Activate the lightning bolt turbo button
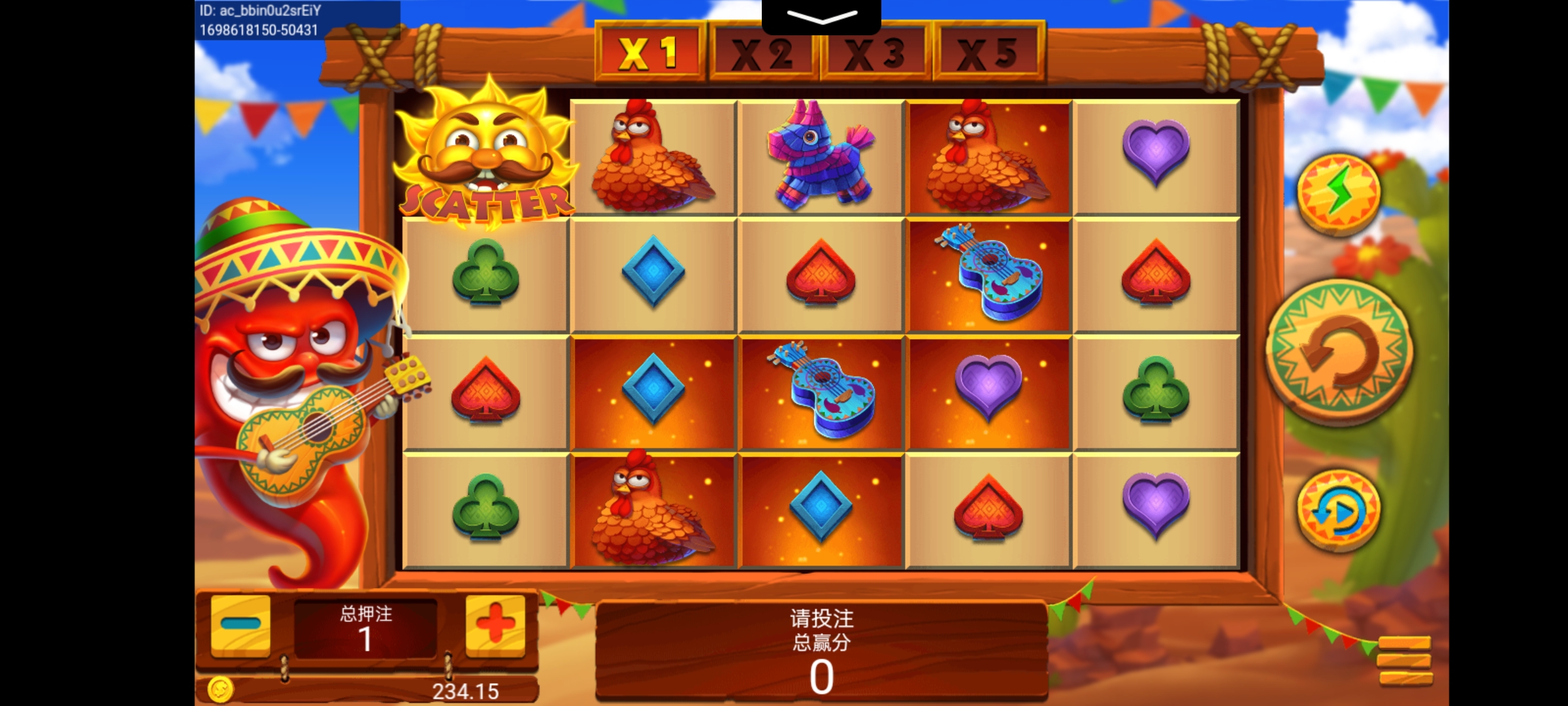The width and height of the screenshot is (1568, 706). pyautogui.click(x=1339, y=193)
